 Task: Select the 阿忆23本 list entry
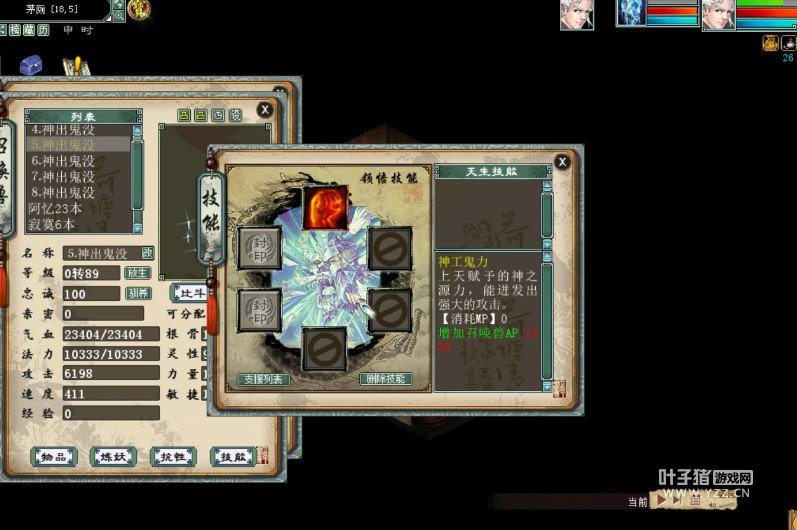click(x=55, y=208)
